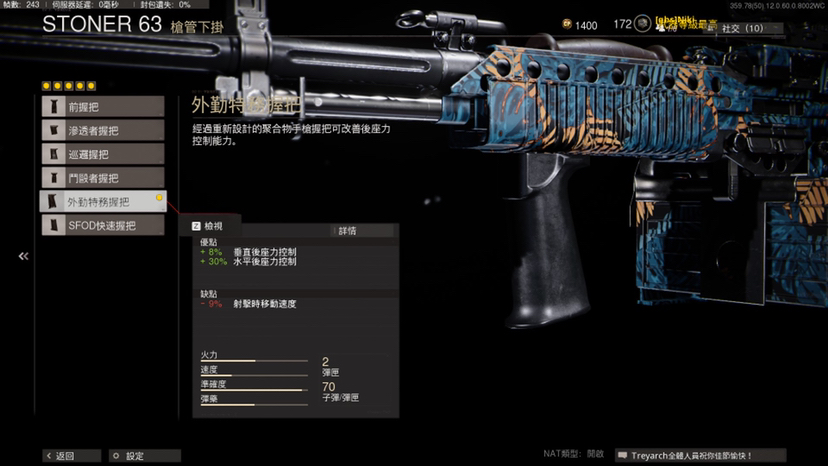Screen dimensions: 828x466
Task: Collapse the panel with the double-arrow
Action: point(23,257)
